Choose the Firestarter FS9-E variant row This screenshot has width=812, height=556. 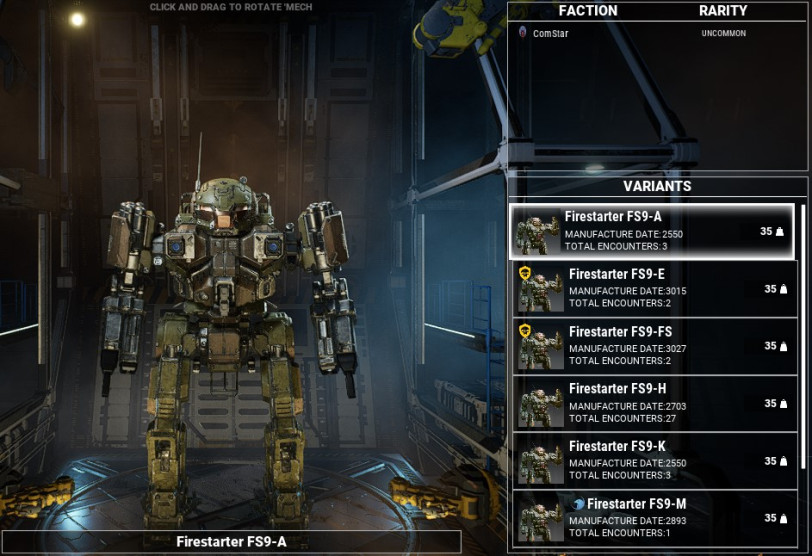point(655,289)
